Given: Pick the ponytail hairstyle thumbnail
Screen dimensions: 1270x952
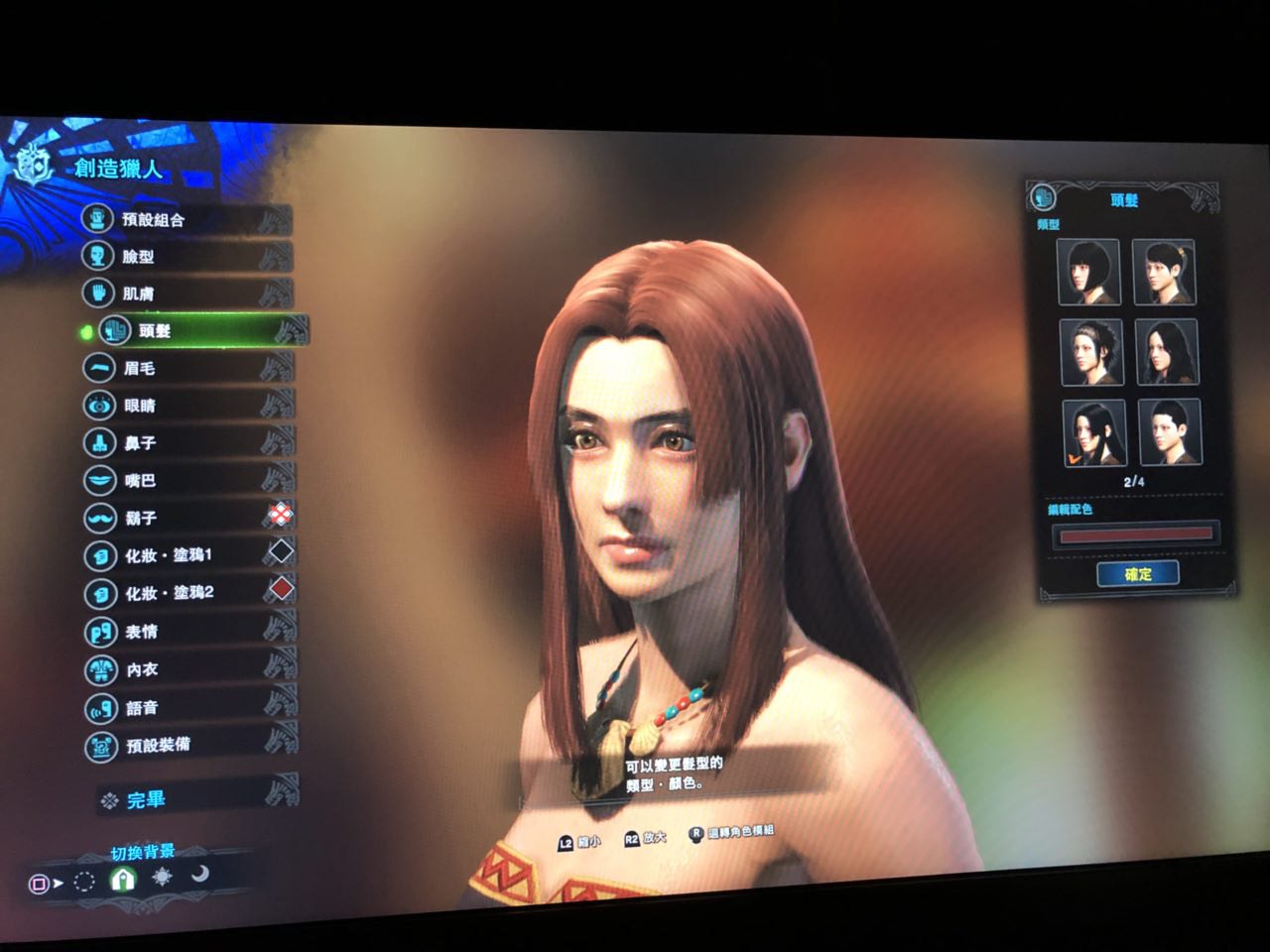Looking at the screenshot, I should click(1164, 272).
